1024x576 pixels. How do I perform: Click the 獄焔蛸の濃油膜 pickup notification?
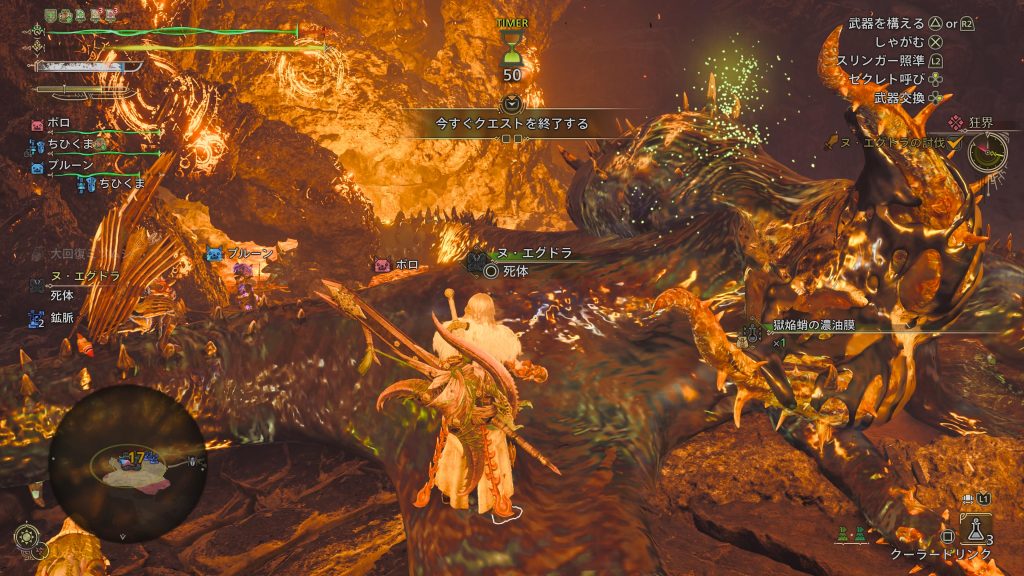tap(820, 326)
